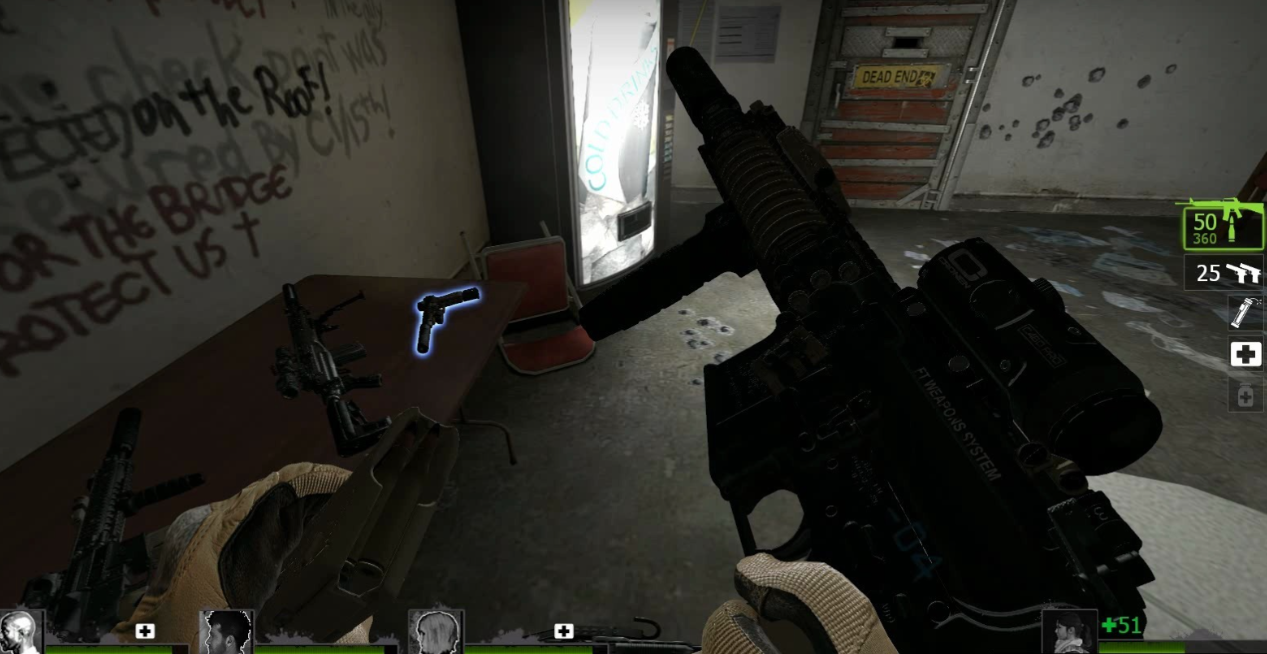1267x654 pixels.
Task: Select the bald teammate's portrait
Action: point(20,631)
